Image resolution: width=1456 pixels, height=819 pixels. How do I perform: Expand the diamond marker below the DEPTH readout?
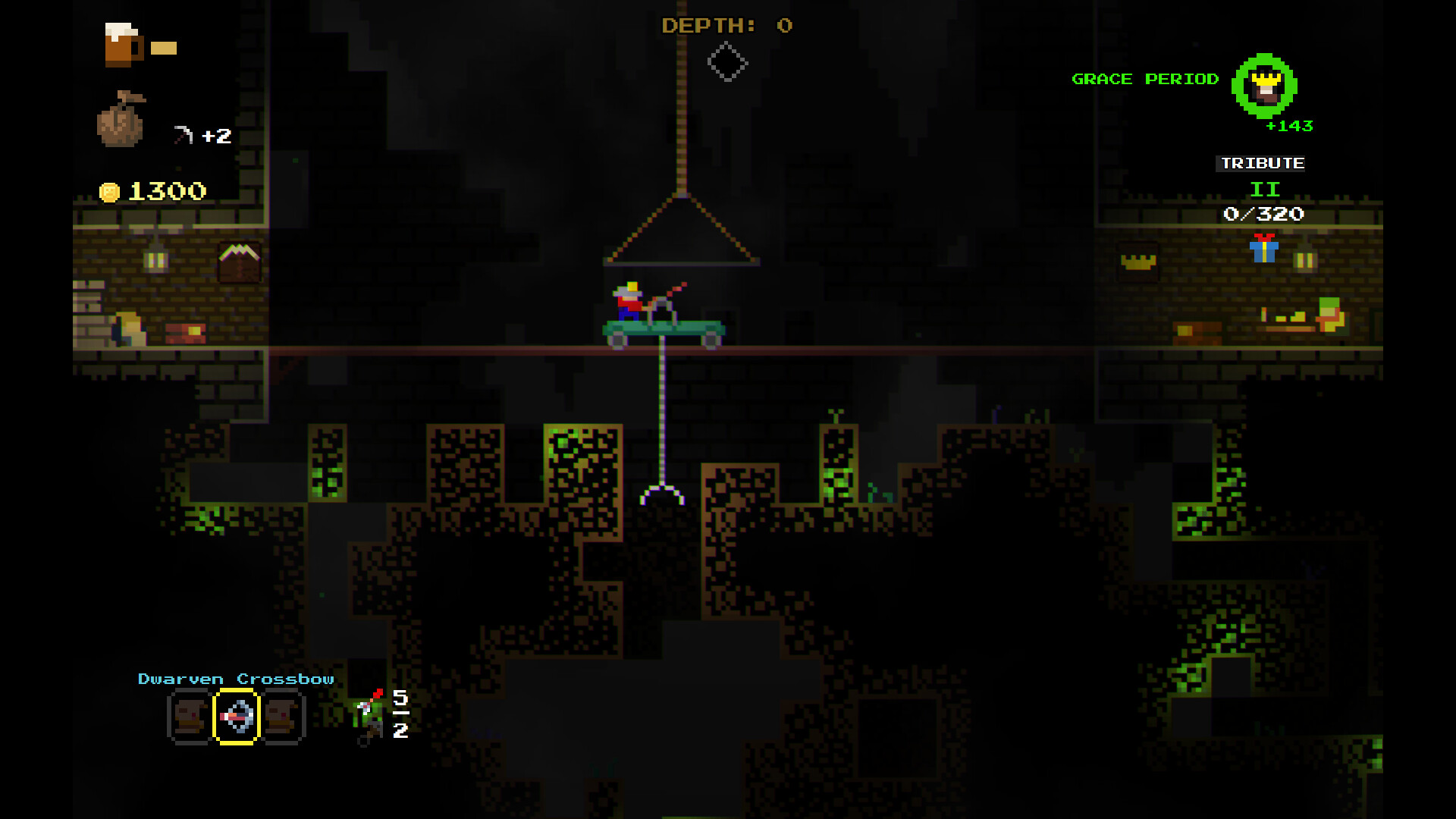pos(726,62)
